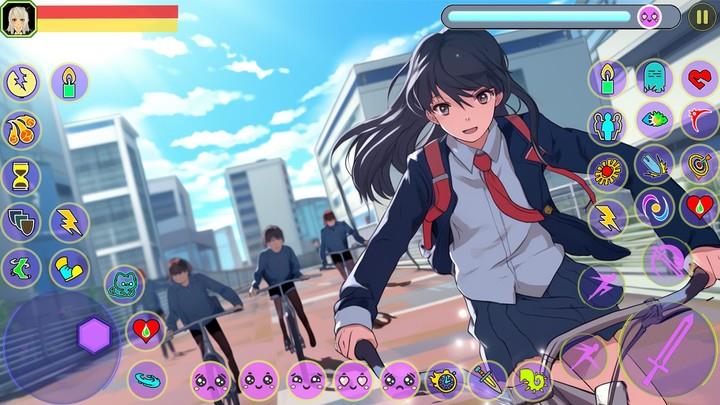Use the broken heart ability
This screenshot has height=405, width=720.
point(699,77)
